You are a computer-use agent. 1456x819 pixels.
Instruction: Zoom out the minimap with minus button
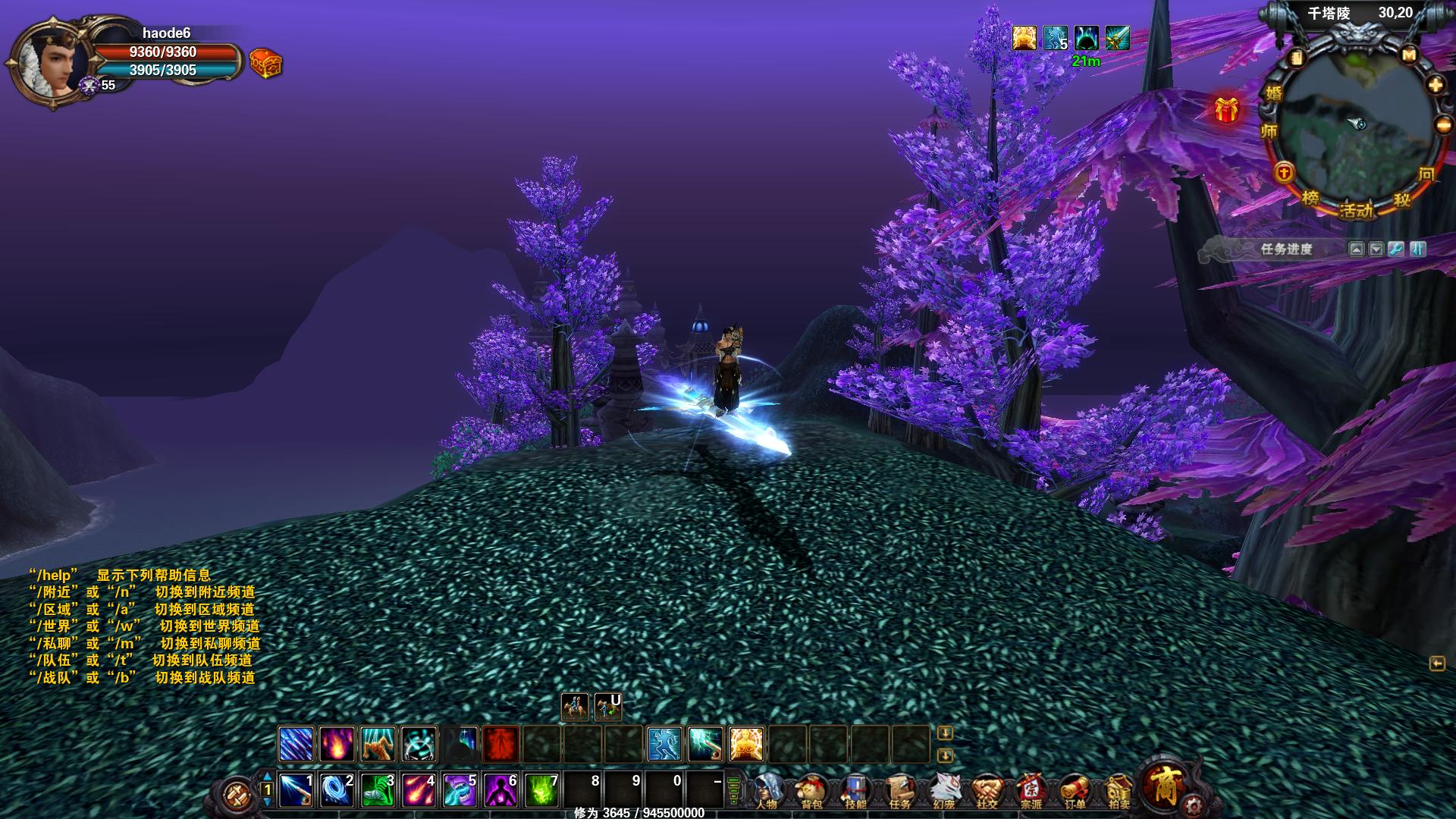pyautogui.click(x=1443, y=125)
